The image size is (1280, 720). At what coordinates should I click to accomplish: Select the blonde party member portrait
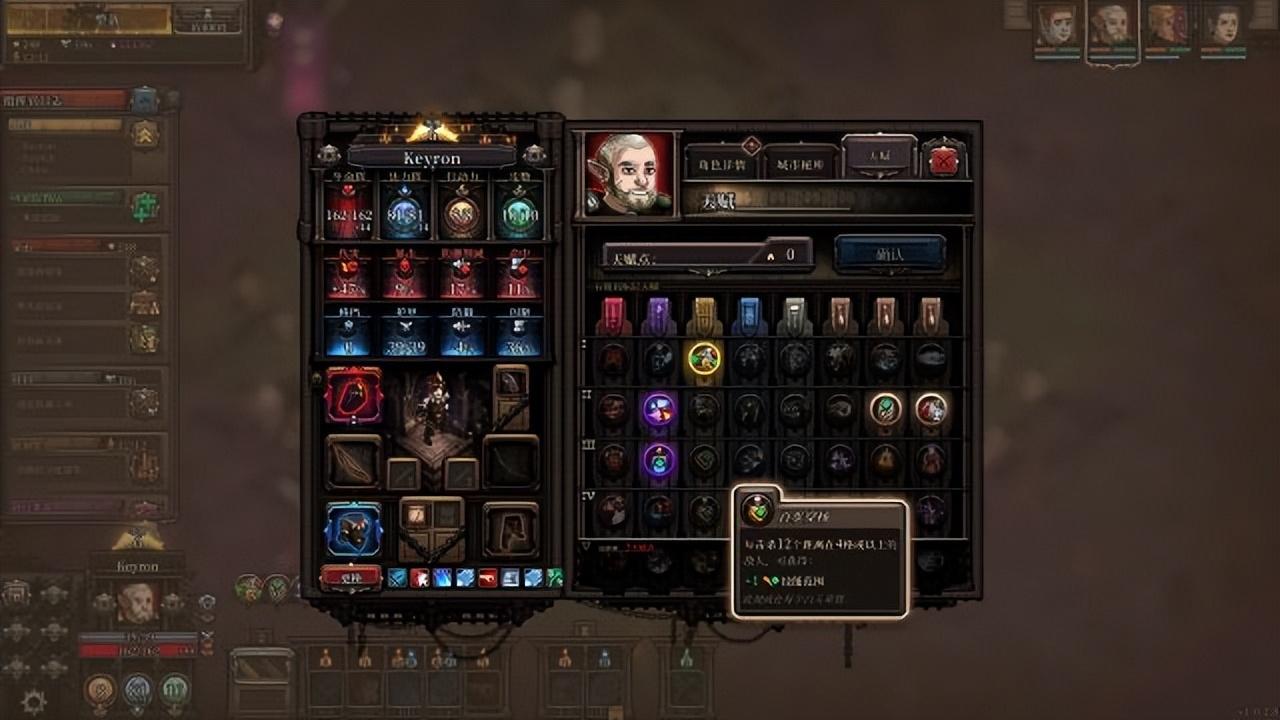coord(1167,26)
